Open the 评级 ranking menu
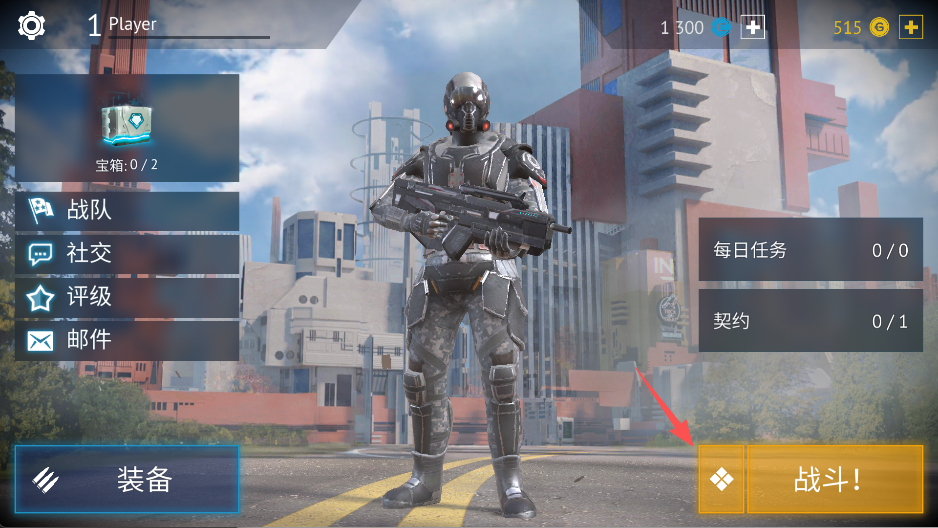Viewport: 938px width, 528px height. (x=127, y=297)
